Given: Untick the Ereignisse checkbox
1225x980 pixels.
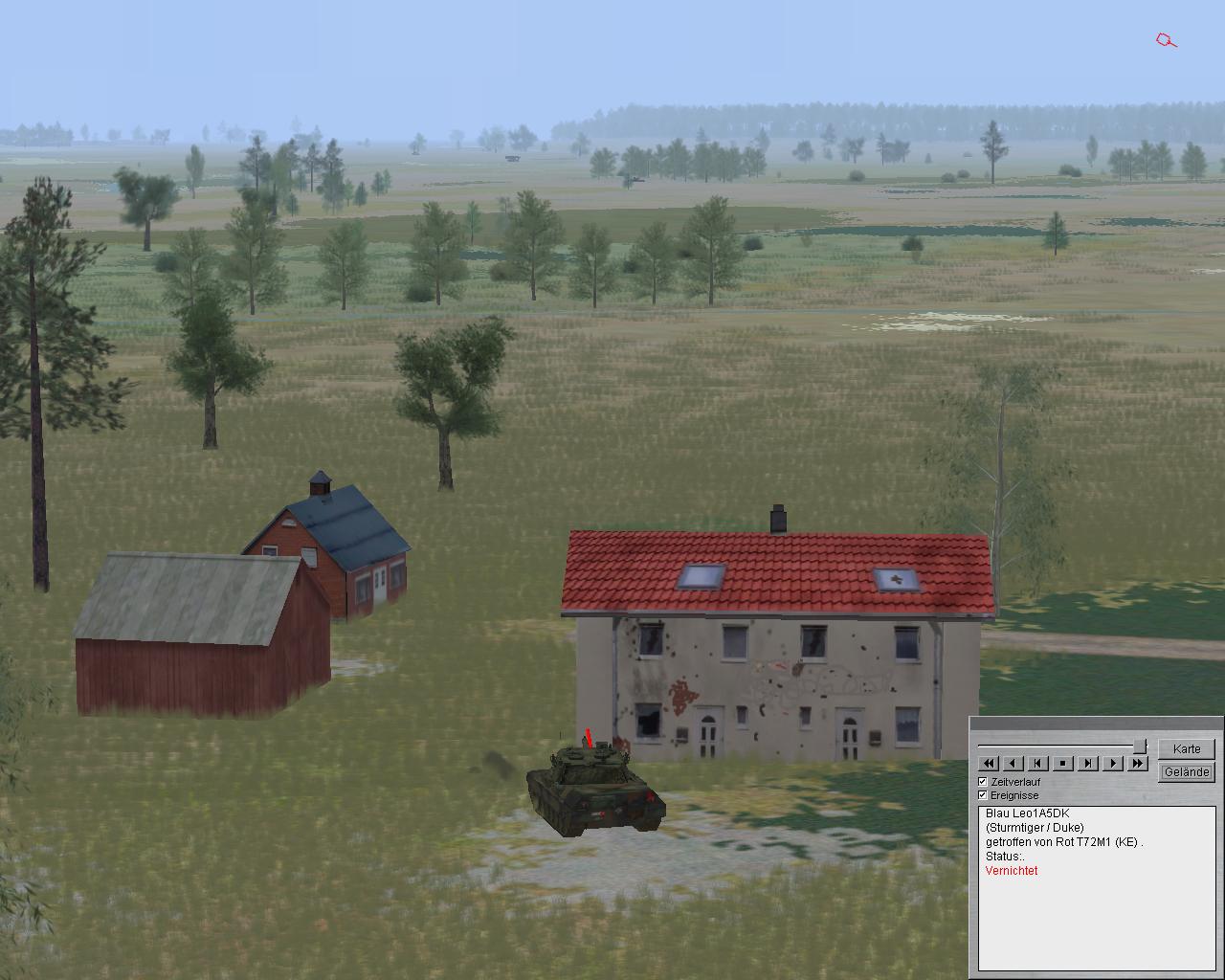Looking at the screenshot, I should pyautogui.click(x=983, y=795).
